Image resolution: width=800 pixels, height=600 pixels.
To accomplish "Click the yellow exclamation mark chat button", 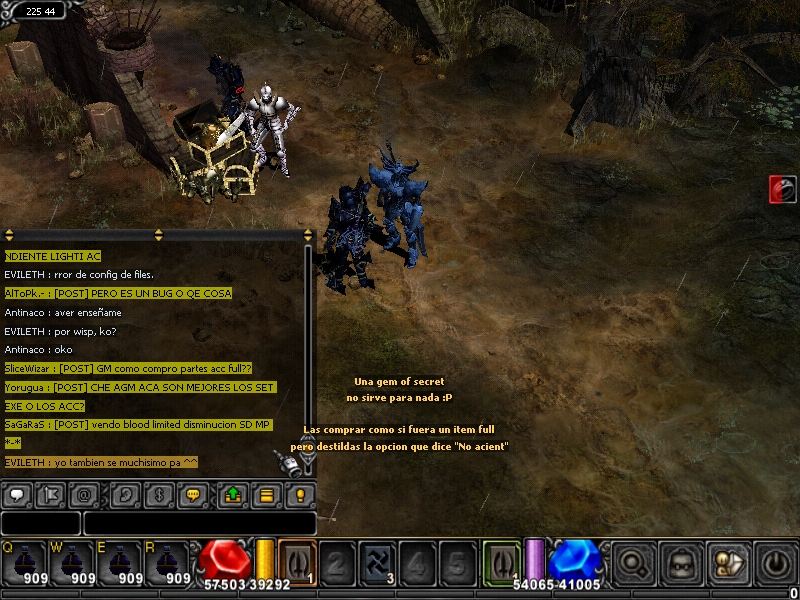I will pos(298,494).
